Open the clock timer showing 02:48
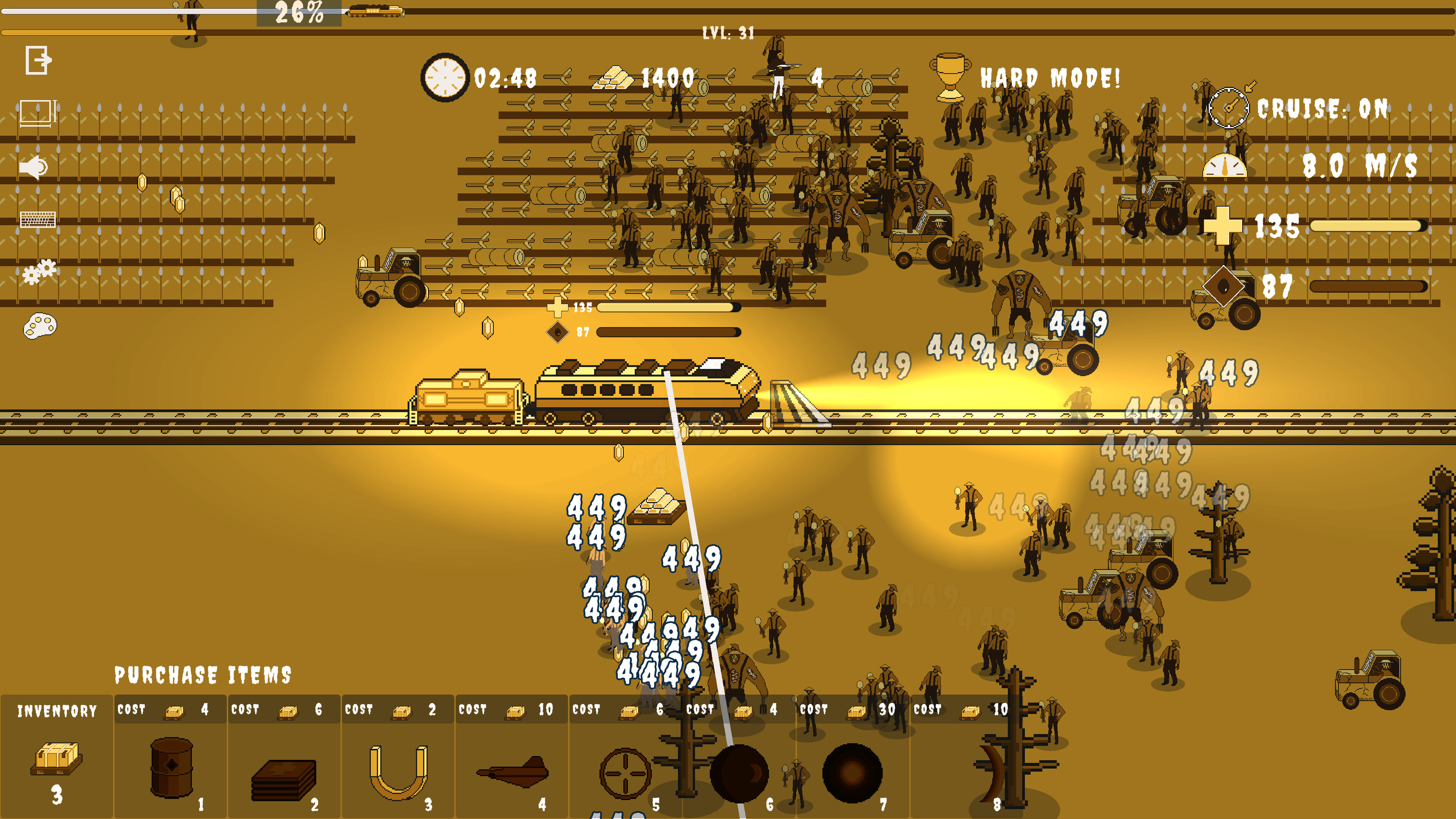 click(x=446, y=77)
